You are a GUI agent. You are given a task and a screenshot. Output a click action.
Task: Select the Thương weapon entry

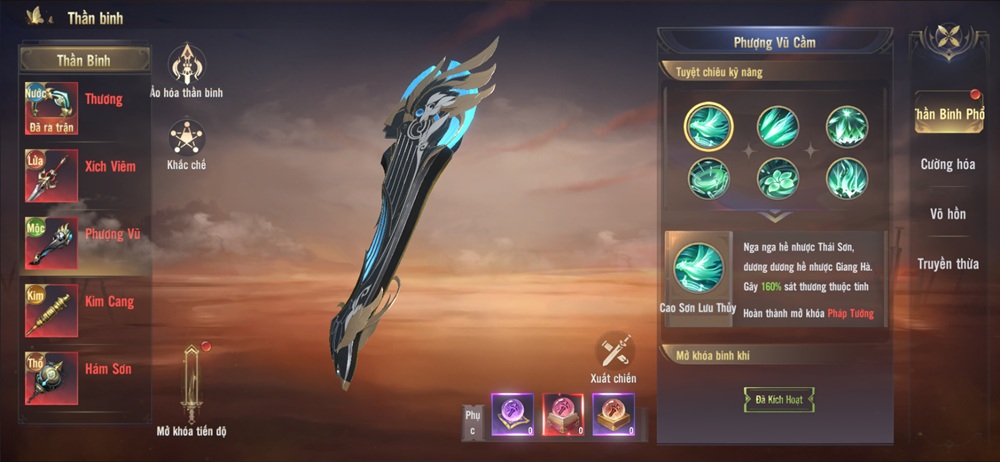85,108
